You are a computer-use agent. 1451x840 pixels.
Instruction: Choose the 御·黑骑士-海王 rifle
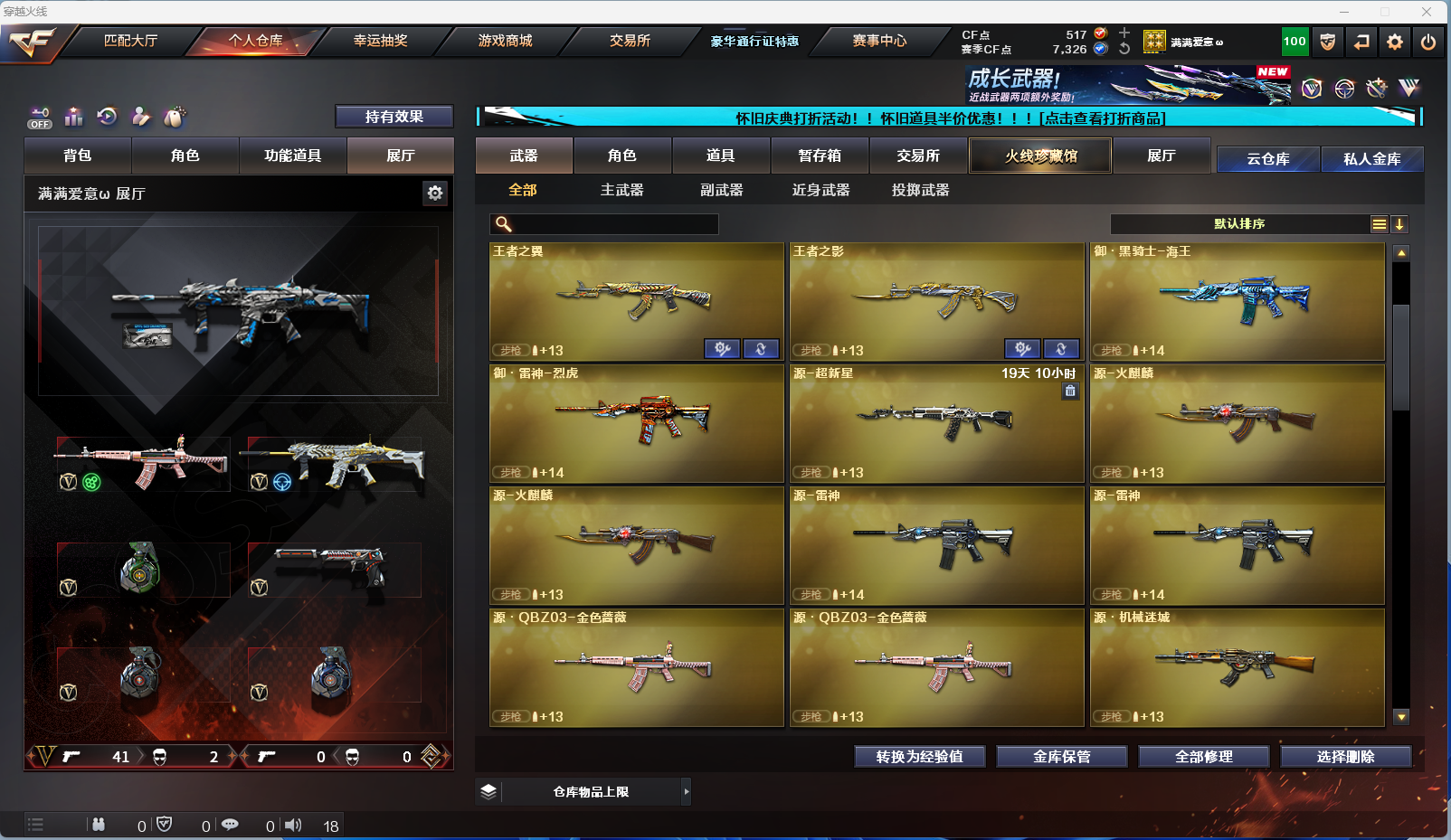click(1237, 301)
